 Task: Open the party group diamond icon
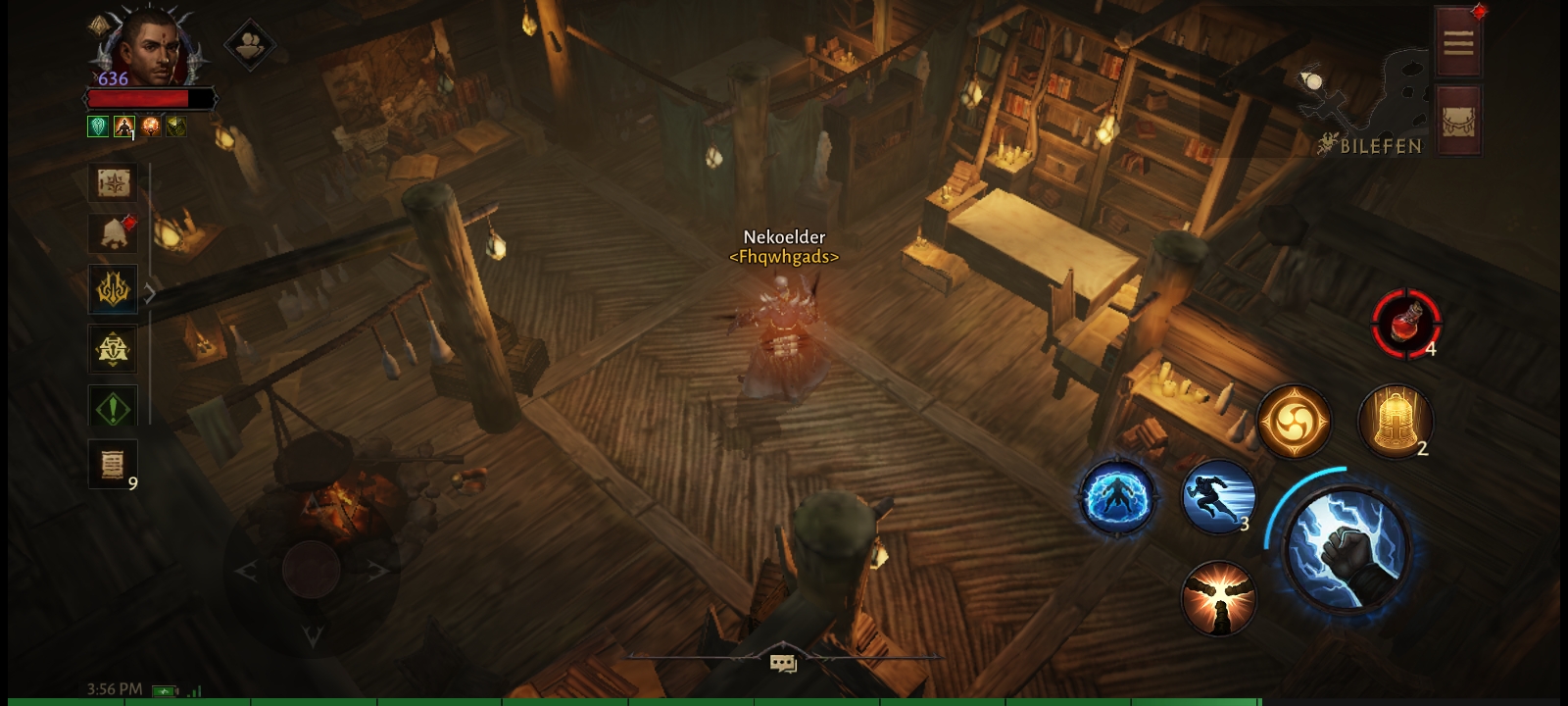coord(250,44)
